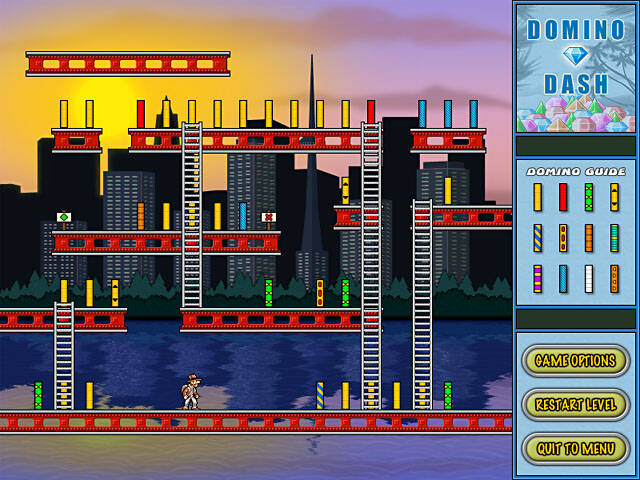Select the light blue domino guide icon
The width and height of the screenshot is (640, 480).
coord(563,278)
